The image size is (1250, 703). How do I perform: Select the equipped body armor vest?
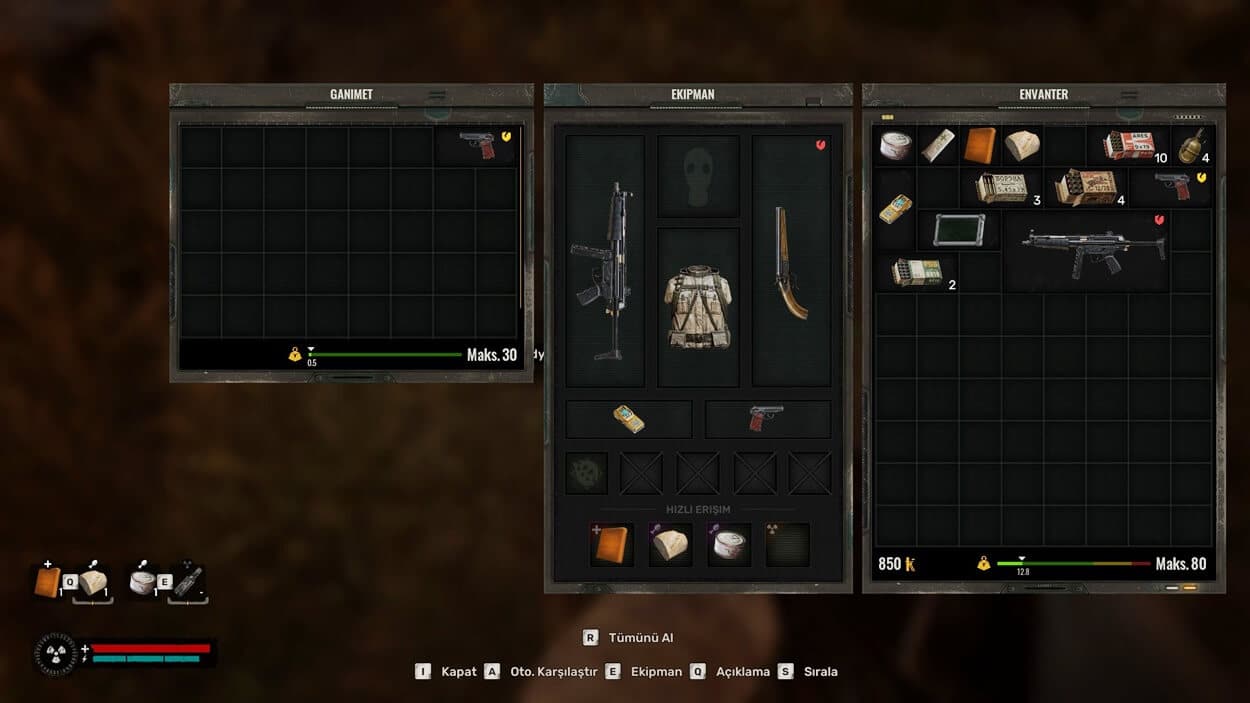698,307
